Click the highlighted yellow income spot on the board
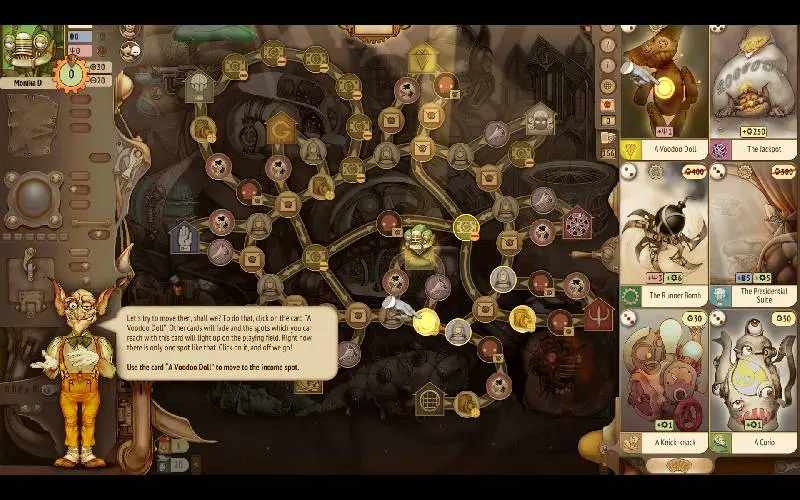Image resolution: width=800 pixels, height=500 pixels. click(x=427, y=321)
